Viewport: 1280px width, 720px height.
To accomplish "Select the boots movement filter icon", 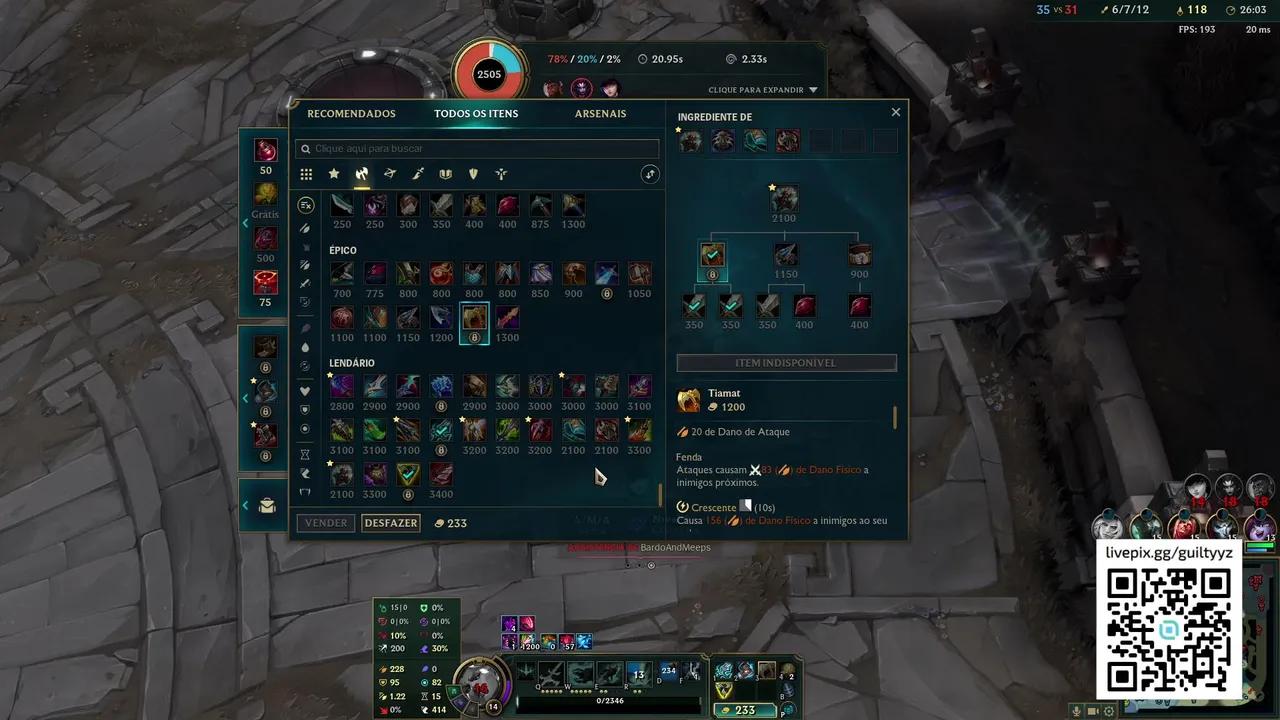I will click(x=500, y=174).
